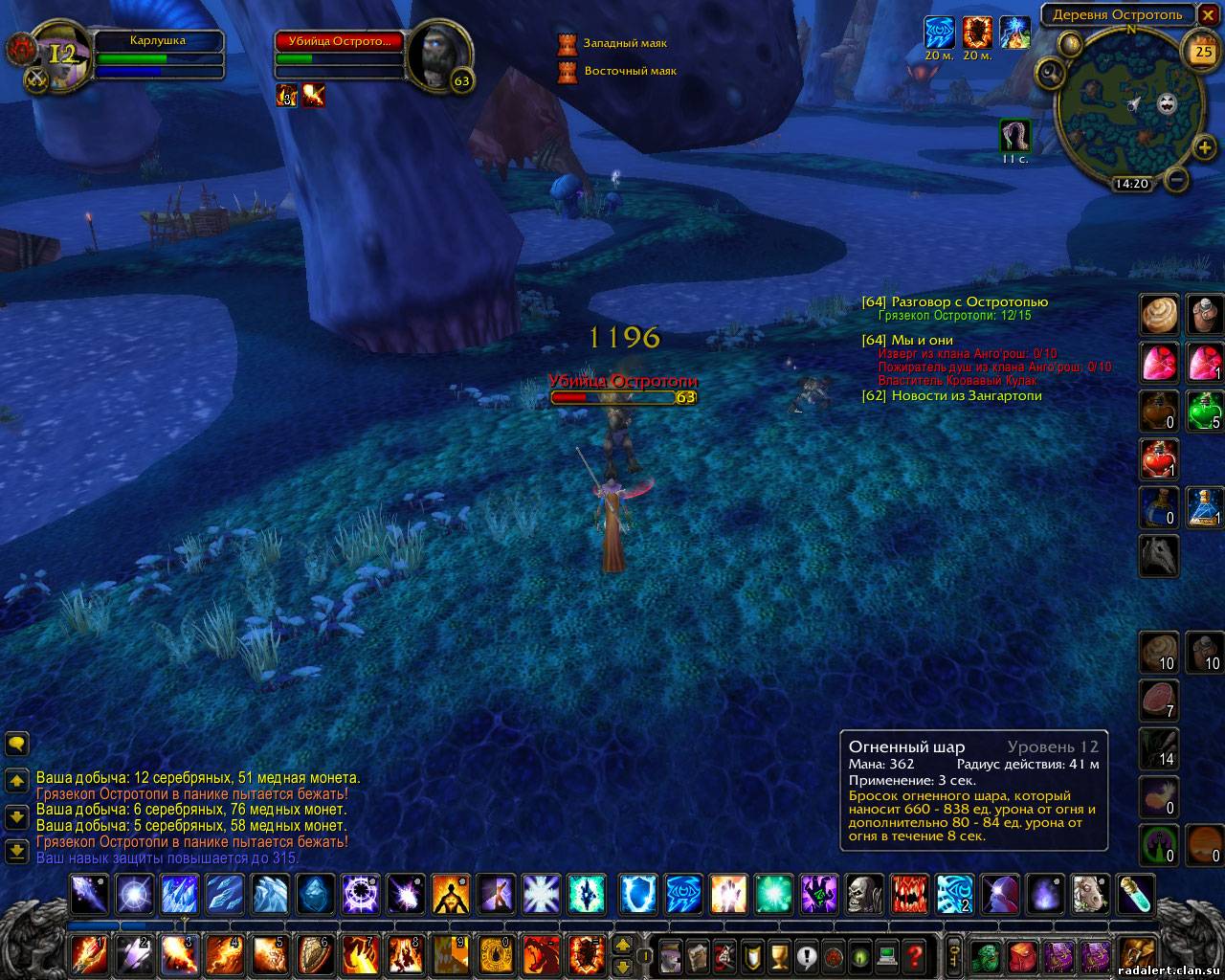1225x980 pixels.
Task: Open quest 'Мы и они' in tracker
Action: 921,340
